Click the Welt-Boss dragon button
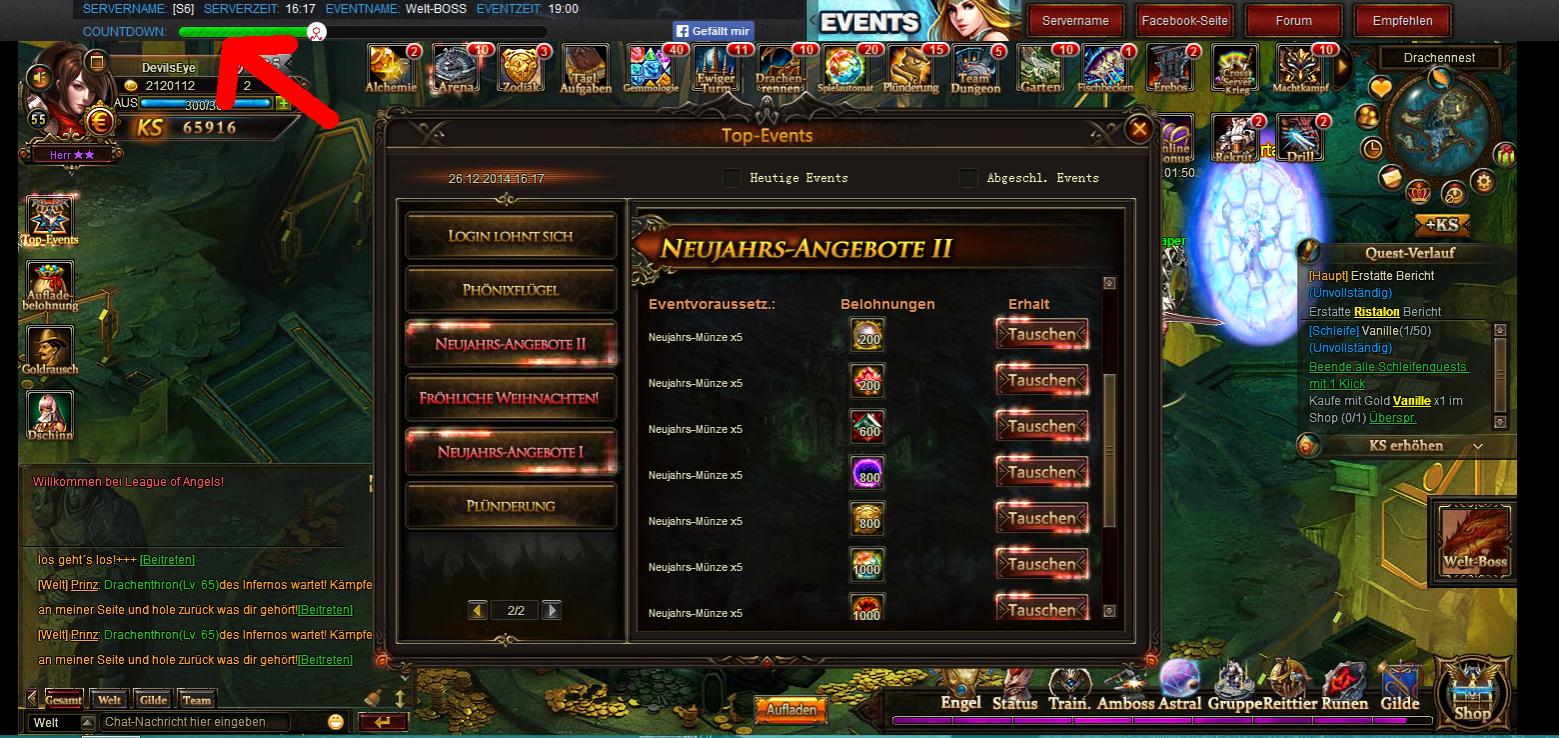 (x=1473, y=538)
